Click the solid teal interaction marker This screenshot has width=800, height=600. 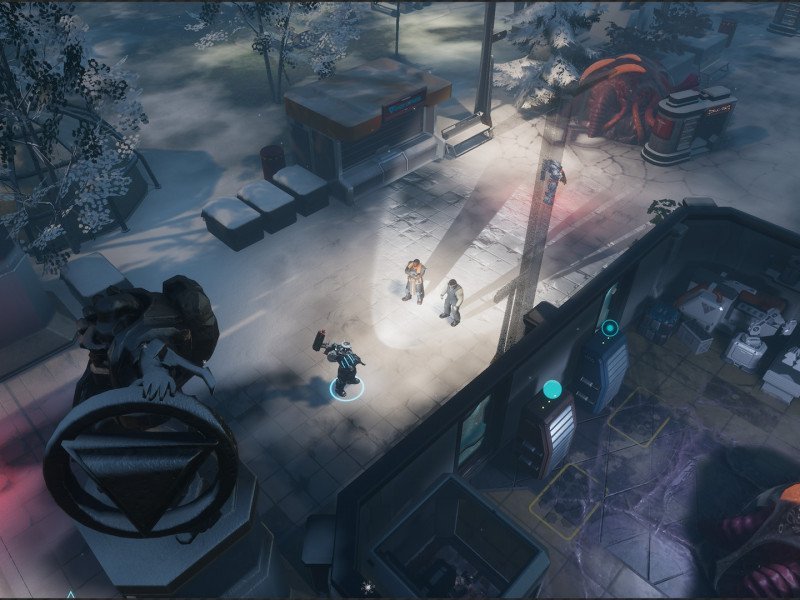coord(551,388)
